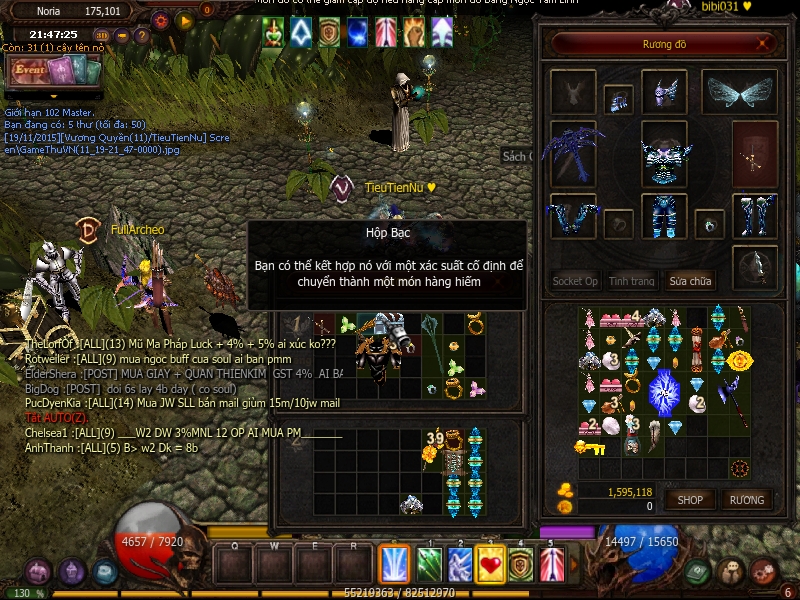This screenshot has height=600, width=800.
Task: Select the equipped boots slot
Action: (x=755, y=215)
